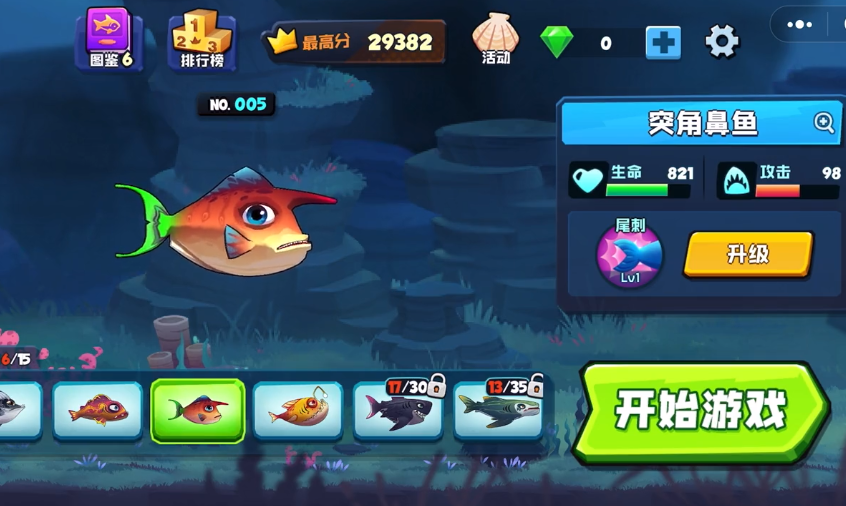Select the locked fish tile showing 13/35
The image size is (846, 506).
click(x=498, y=410)
